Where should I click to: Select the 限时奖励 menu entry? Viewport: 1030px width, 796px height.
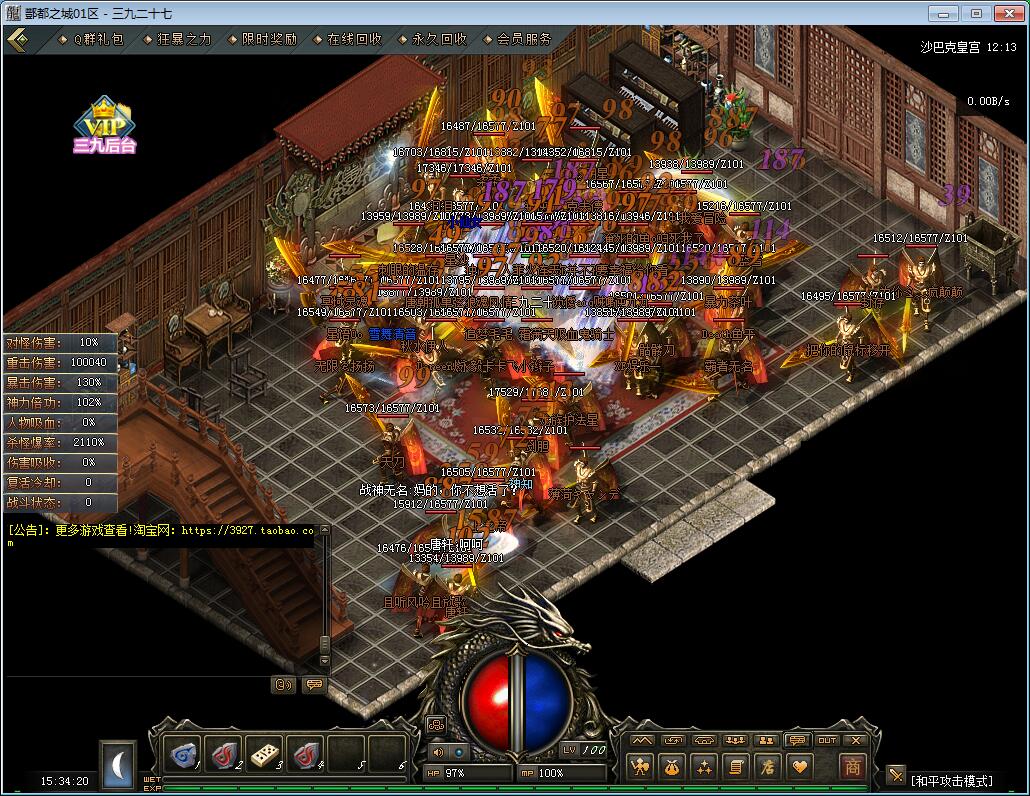269,39
